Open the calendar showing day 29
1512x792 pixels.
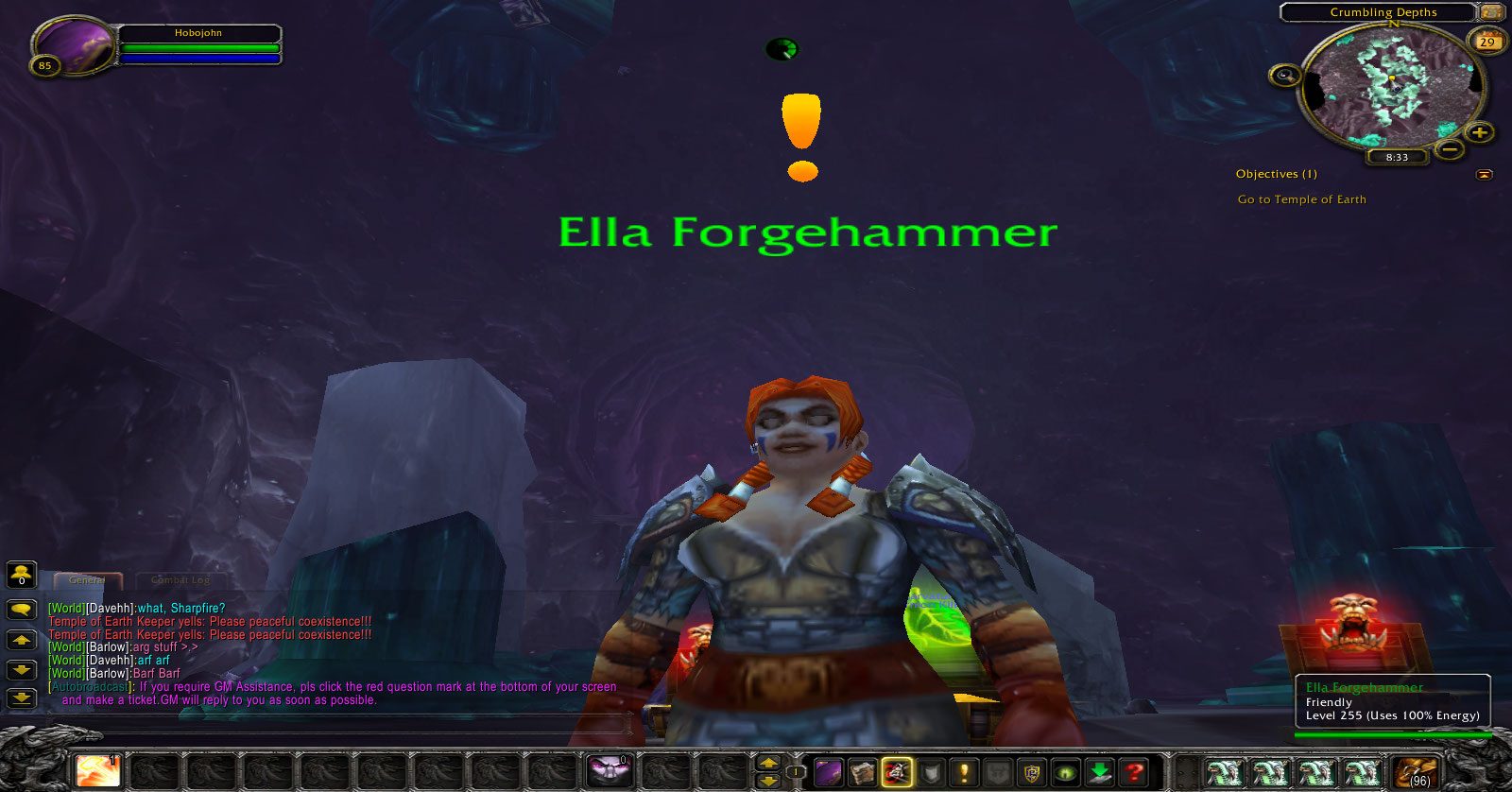click(x=1488, y=43)
